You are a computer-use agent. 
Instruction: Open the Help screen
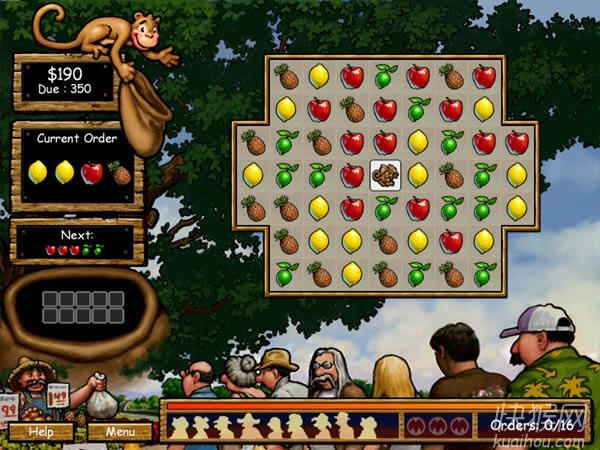tap(41, 432)
